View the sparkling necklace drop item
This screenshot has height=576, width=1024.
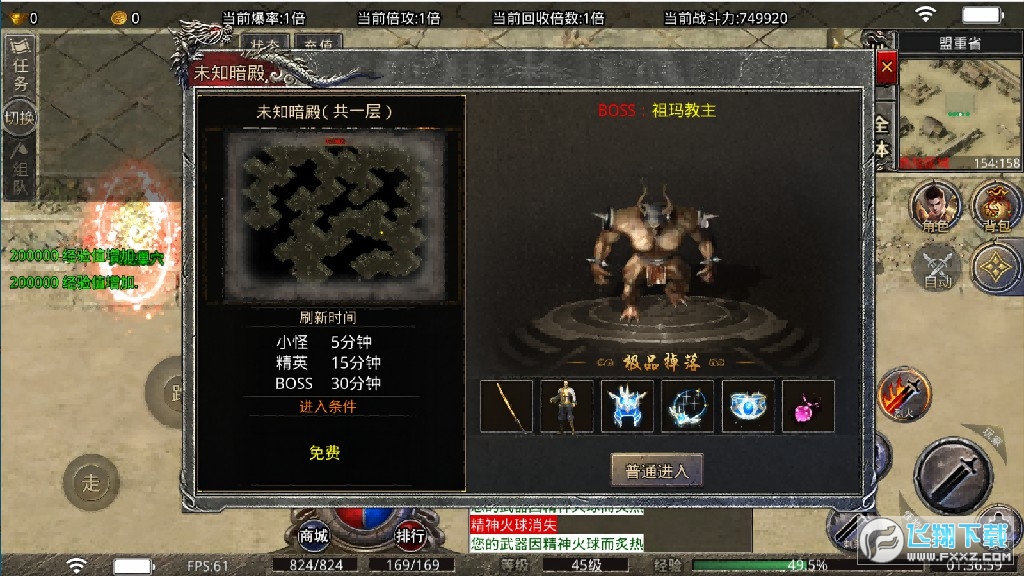point(687,406)
